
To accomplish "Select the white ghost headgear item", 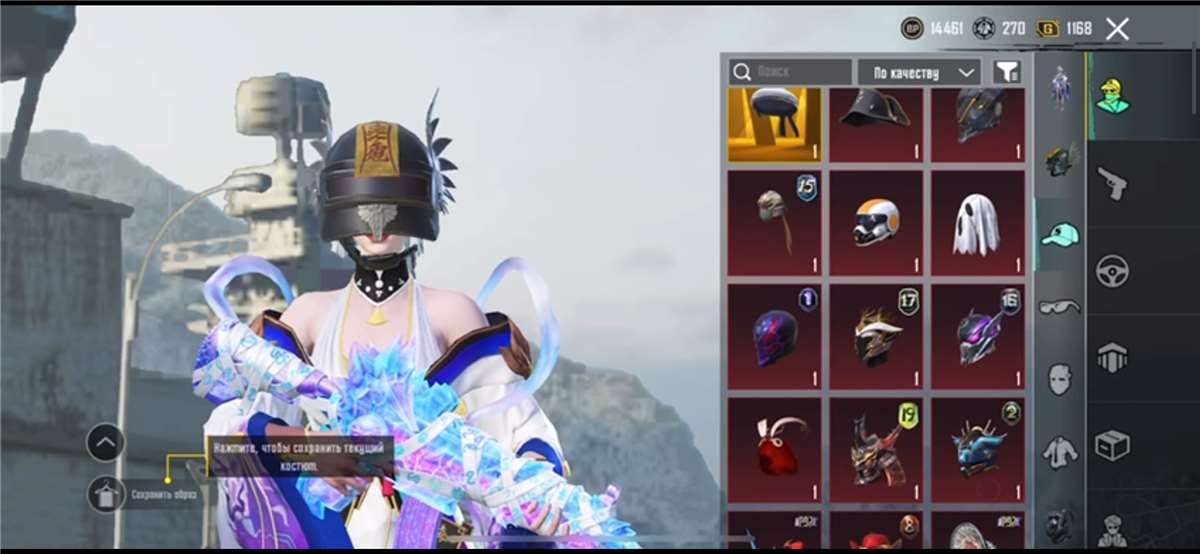I will click(x=977, y=223).
